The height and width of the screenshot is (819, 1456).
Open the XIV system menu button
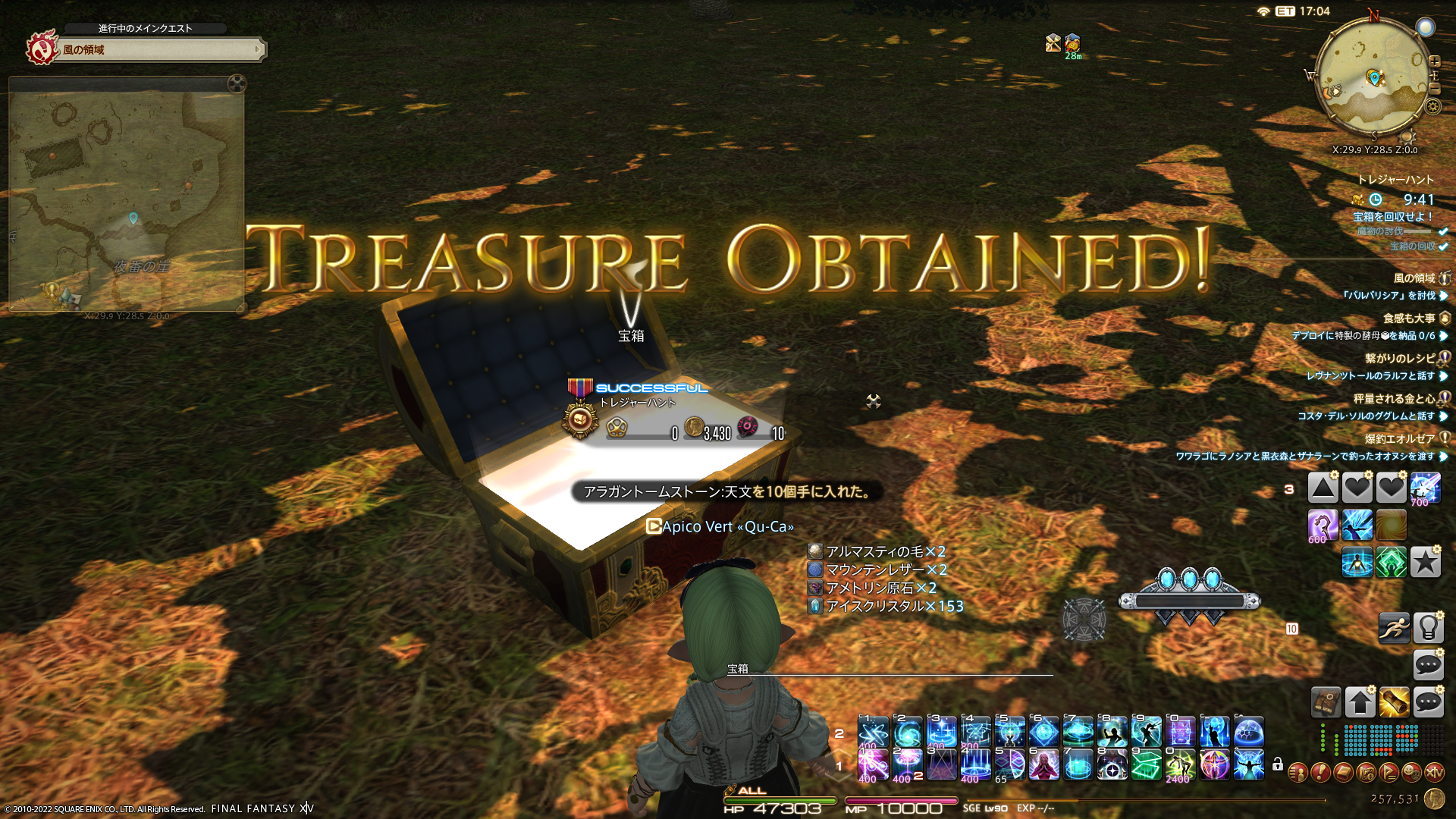click(x=1434, y=773)
